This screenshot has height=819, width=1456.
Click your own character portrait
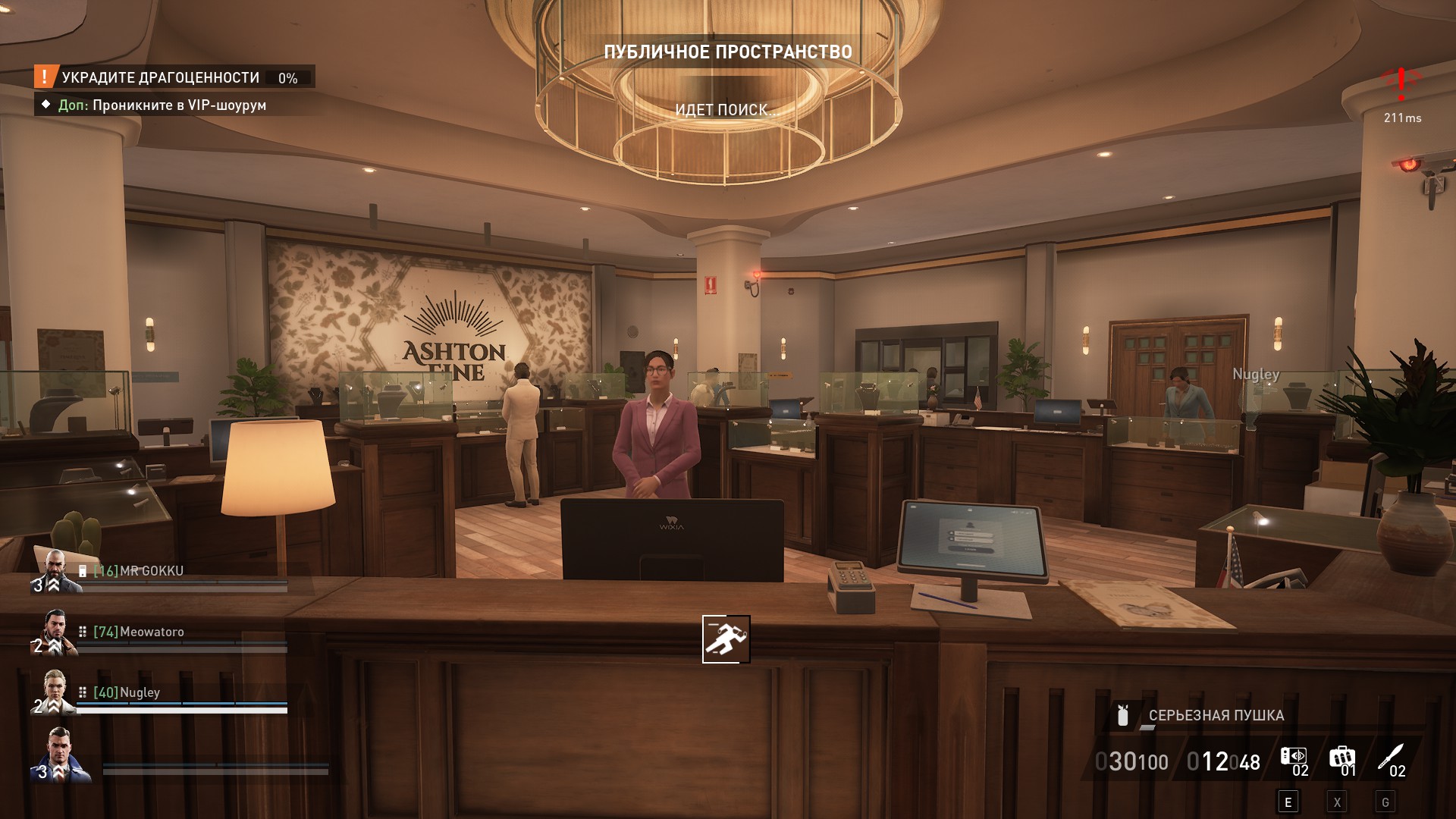(x=61, y=754)
